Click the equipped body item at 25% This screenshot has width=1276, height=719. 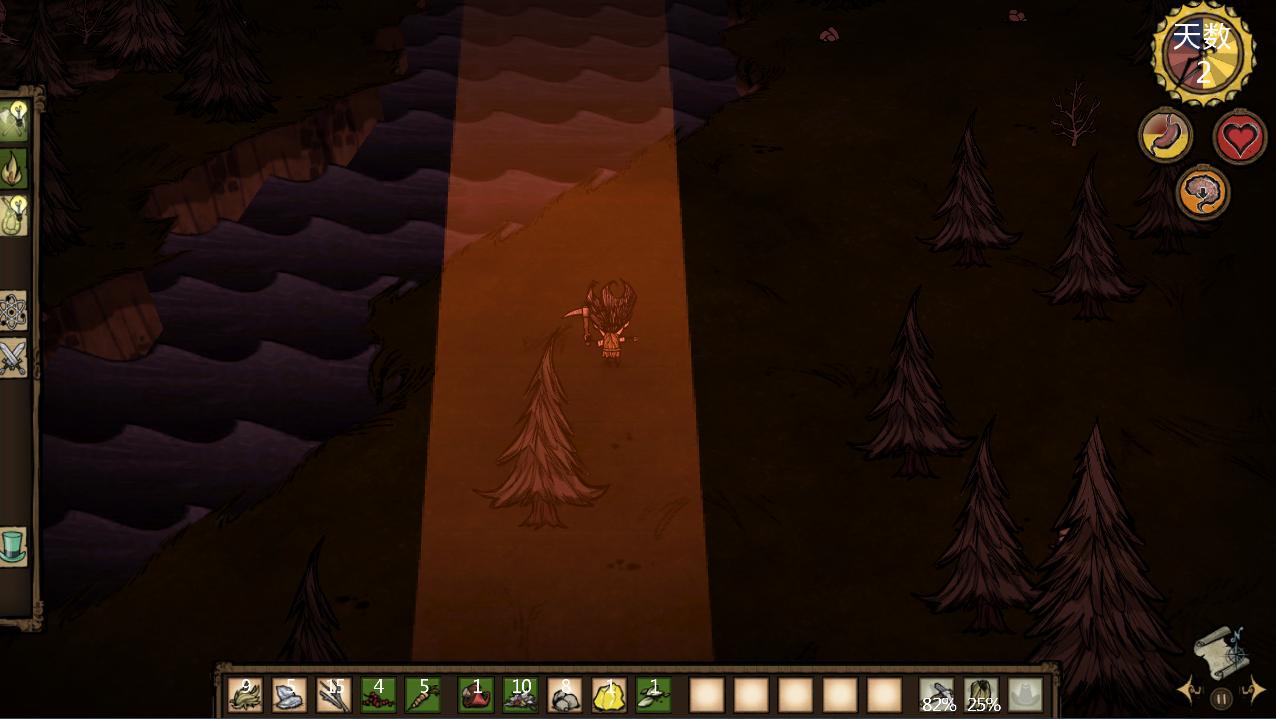click(x=981, y=694)
